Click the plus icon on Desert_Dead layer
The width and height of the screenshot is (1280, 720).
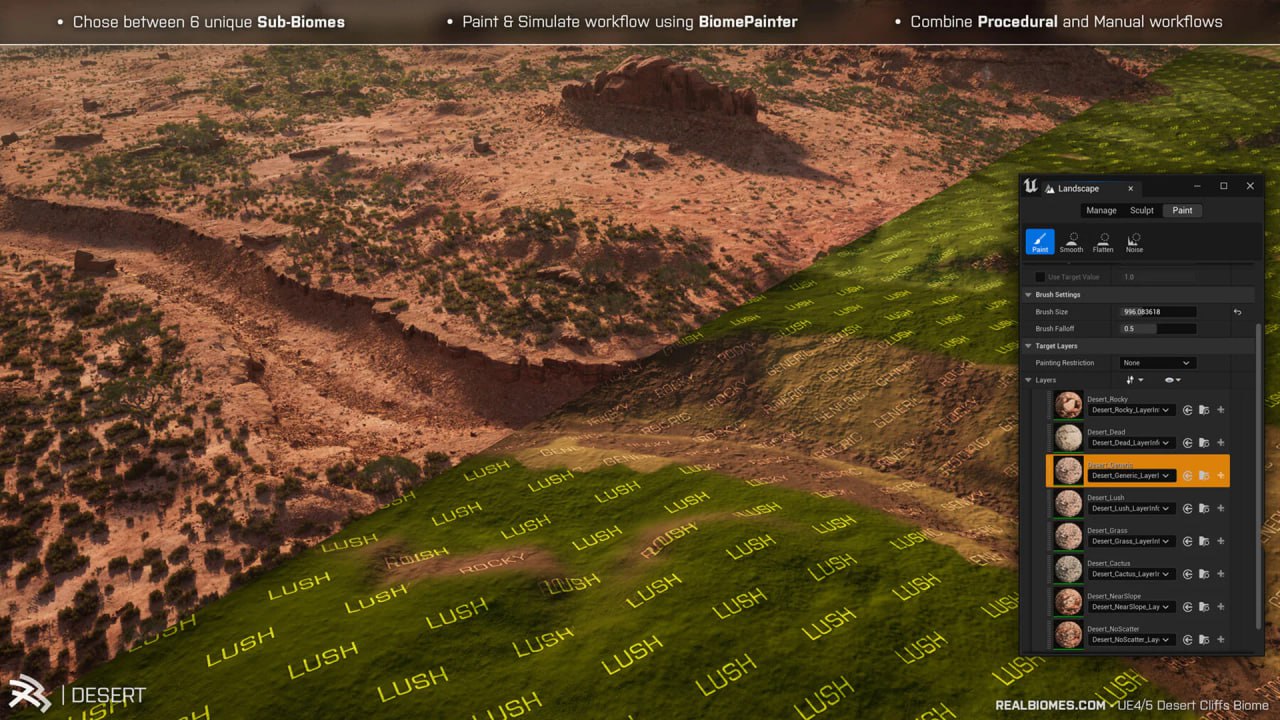[x=1220, y=442]
